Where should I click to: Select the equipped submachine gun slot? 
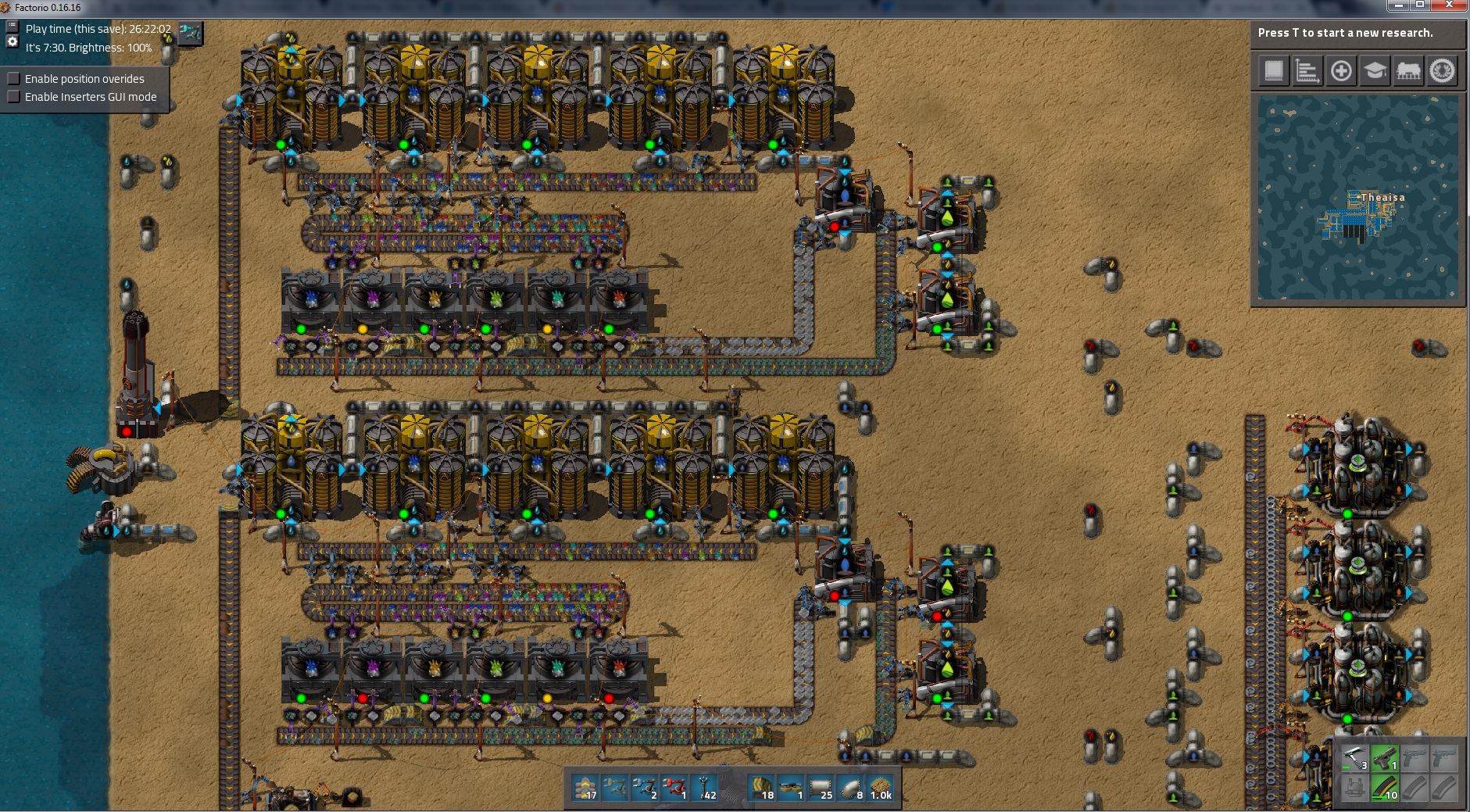[1385, 757]
